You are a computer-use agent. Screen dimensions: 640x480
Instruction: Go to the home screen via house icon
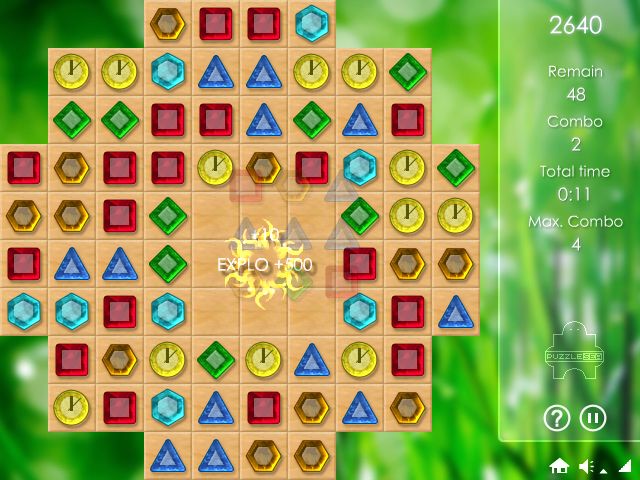(x=560, y=466)
